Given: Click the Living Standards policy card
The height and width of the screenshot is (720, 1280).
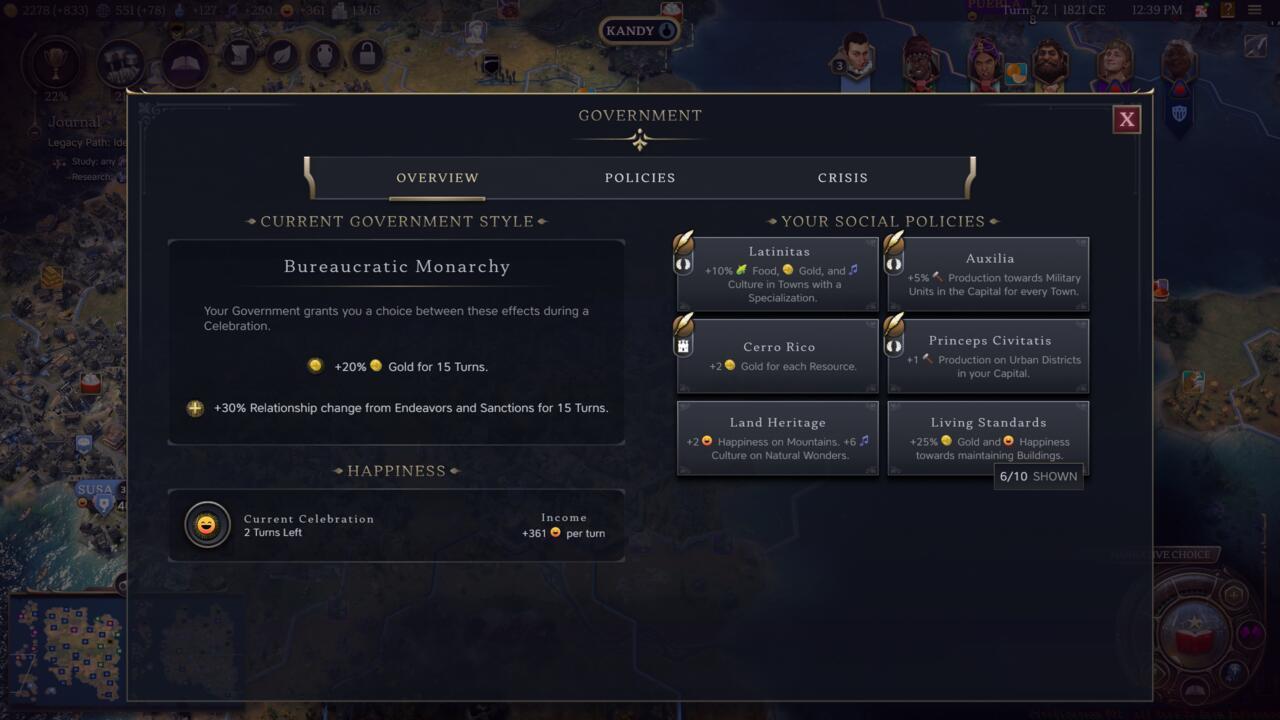Looking at the screenshot, I should point(989,438).
